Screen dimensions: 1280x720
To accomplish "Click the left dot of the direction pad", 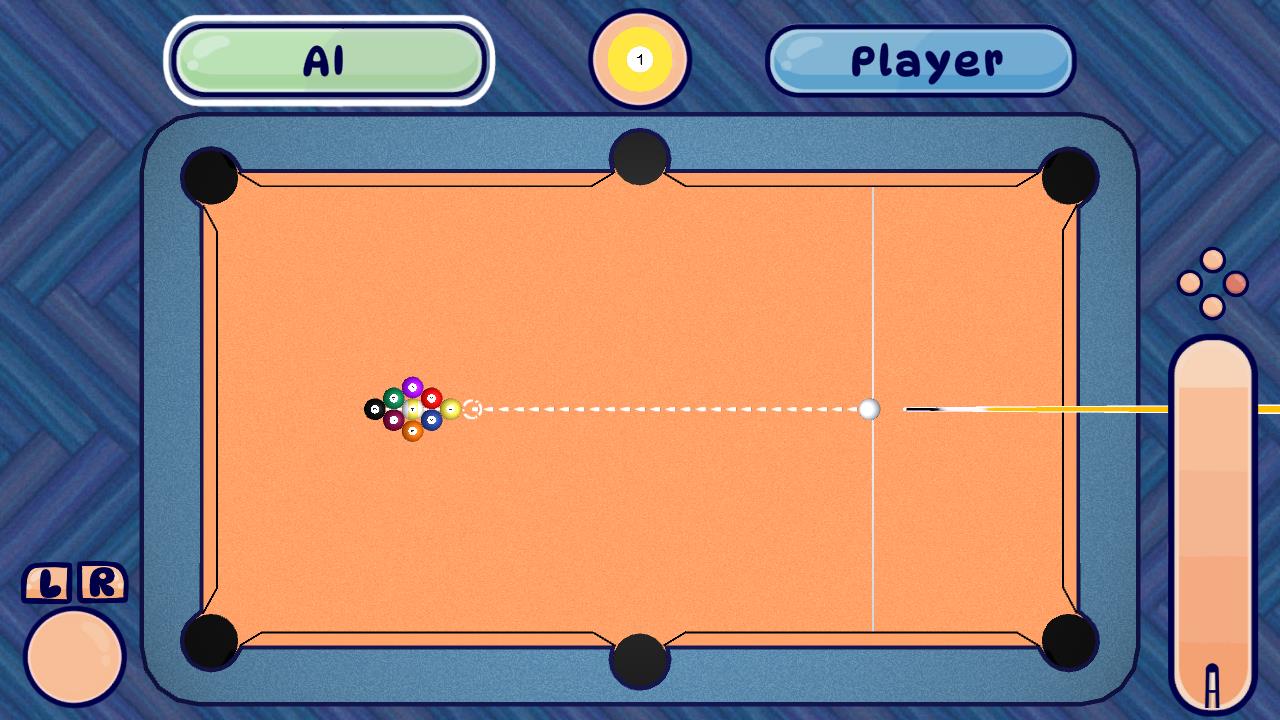I will tap(1191, 283).
